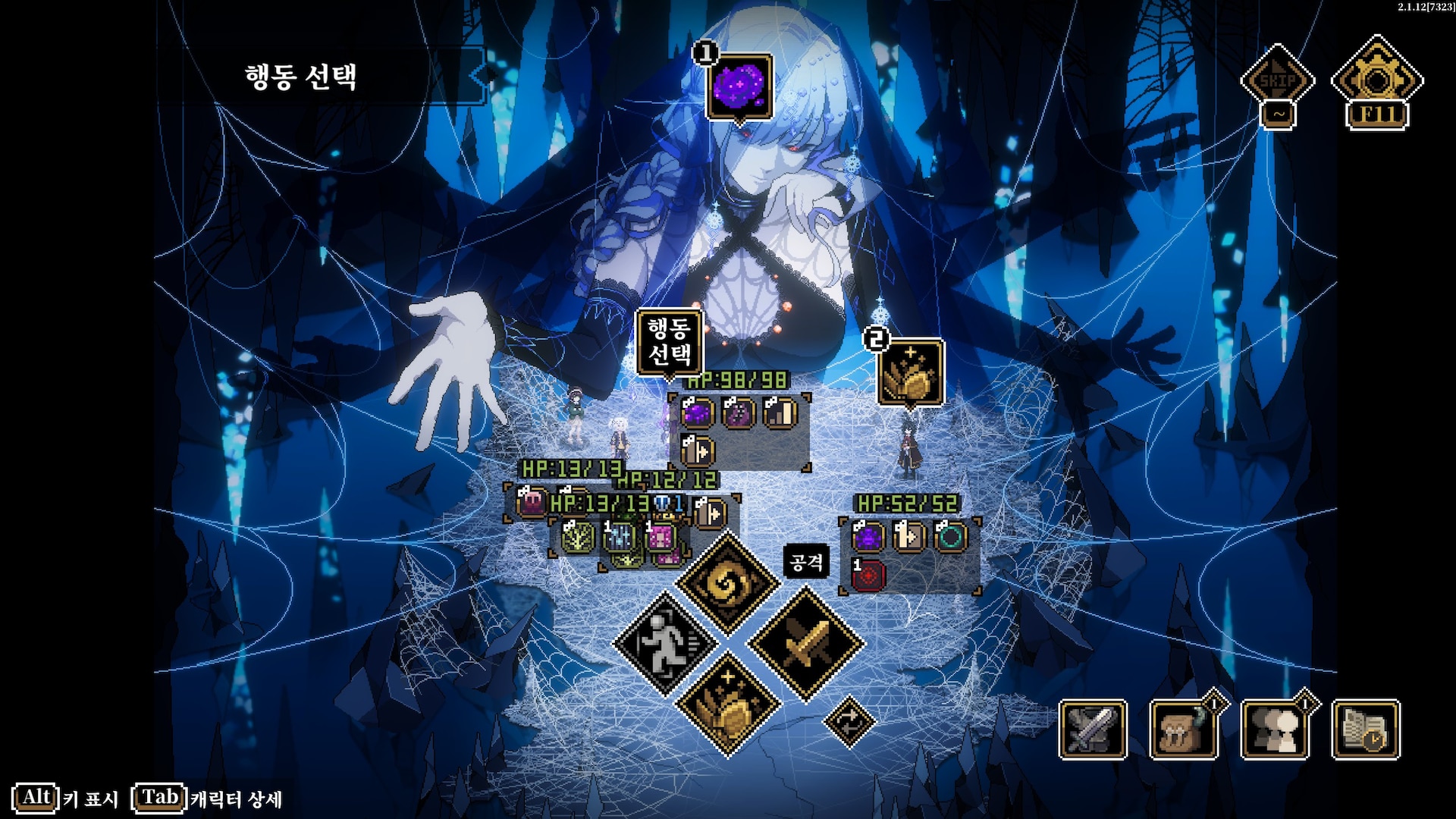The height and width of the screenshot is (819, 1456).
Task: Click the SKIP button
Action: coord(1278,80)
